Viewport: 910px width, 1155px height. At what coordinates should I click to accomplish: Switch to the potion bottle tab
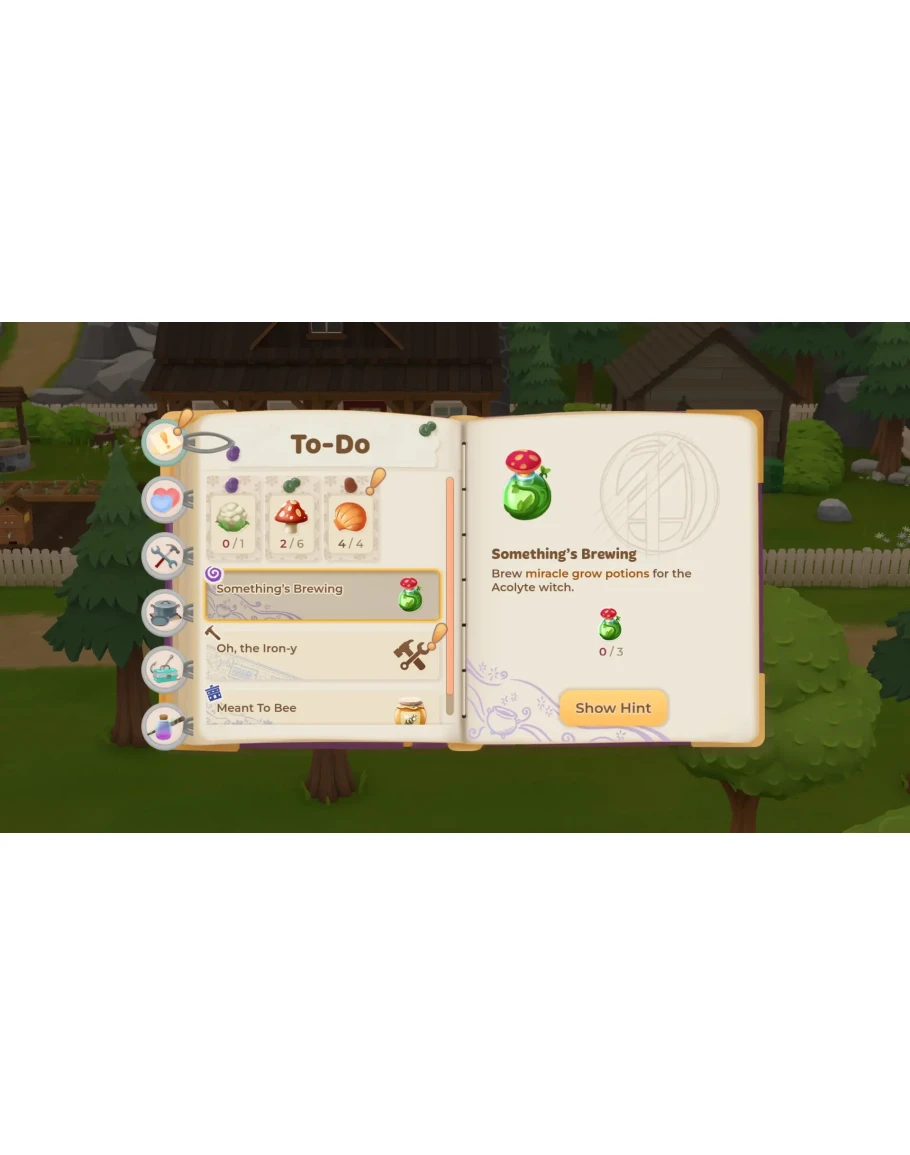(x=163, y=727)
